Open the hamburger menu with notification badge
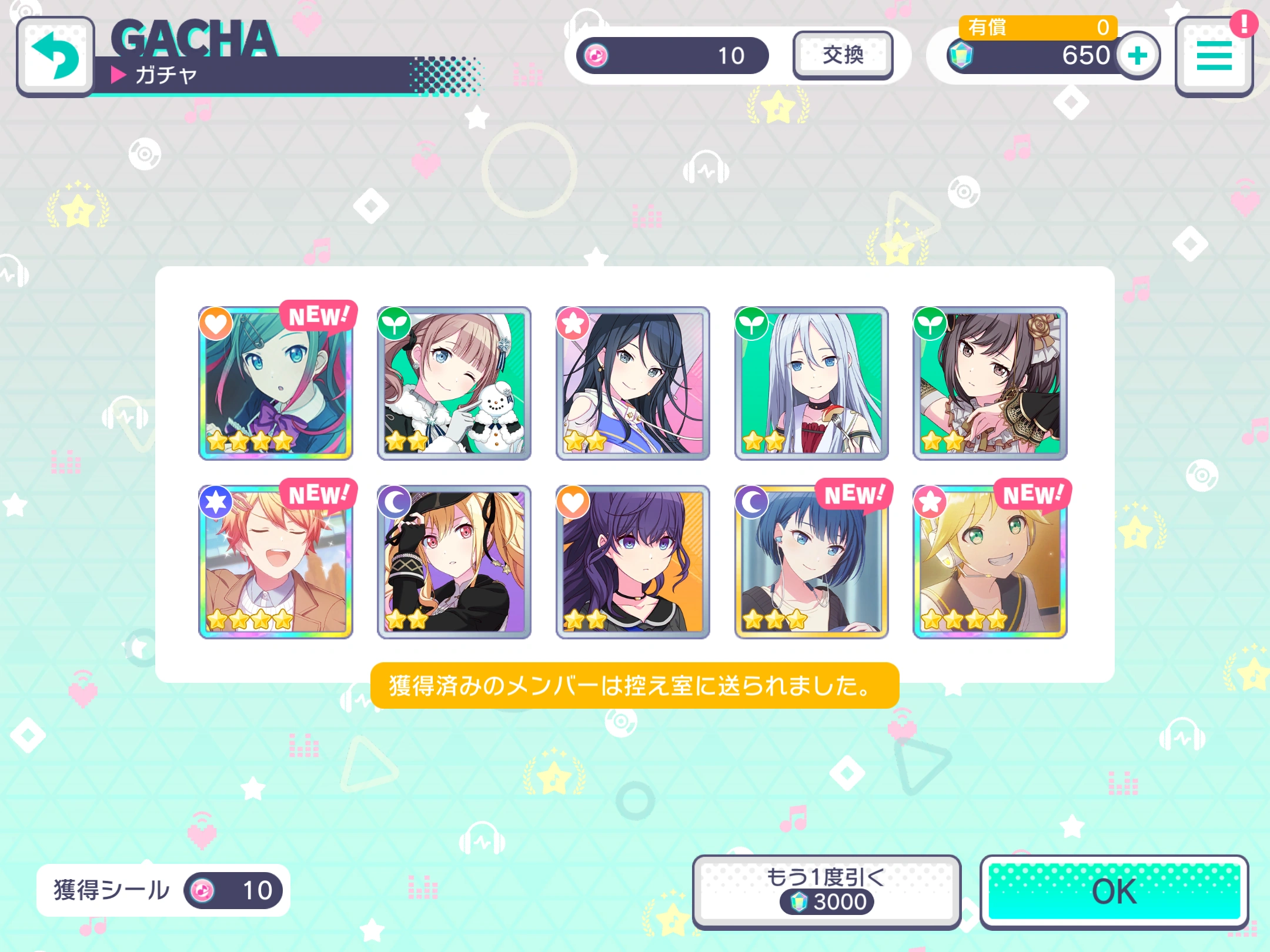Image resolution: width=1270 pixels, height=952 pixels. click(x=1214, y=56)
